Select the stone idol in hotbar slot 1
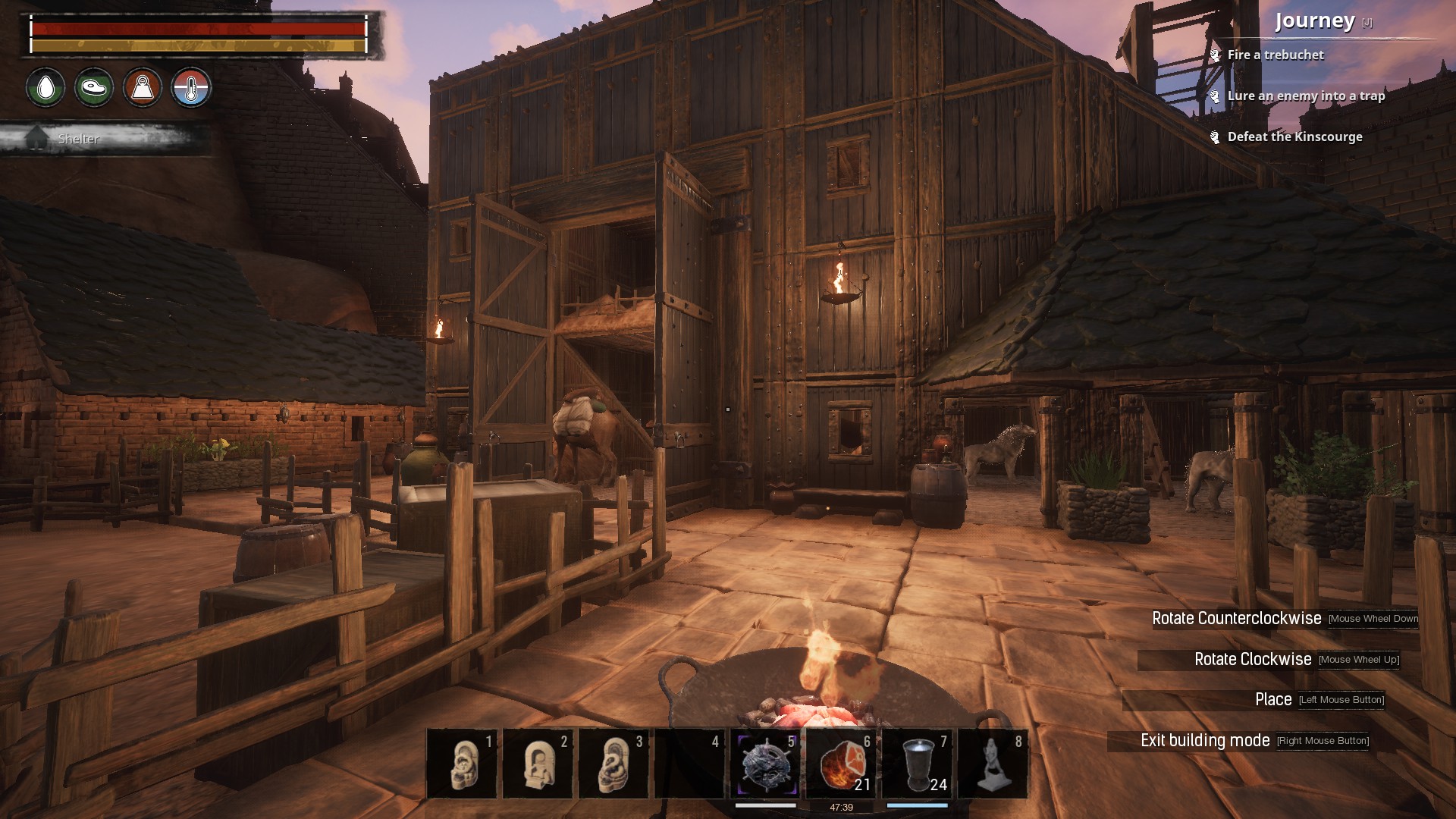Screen dimensions: 1456x819 462,764
